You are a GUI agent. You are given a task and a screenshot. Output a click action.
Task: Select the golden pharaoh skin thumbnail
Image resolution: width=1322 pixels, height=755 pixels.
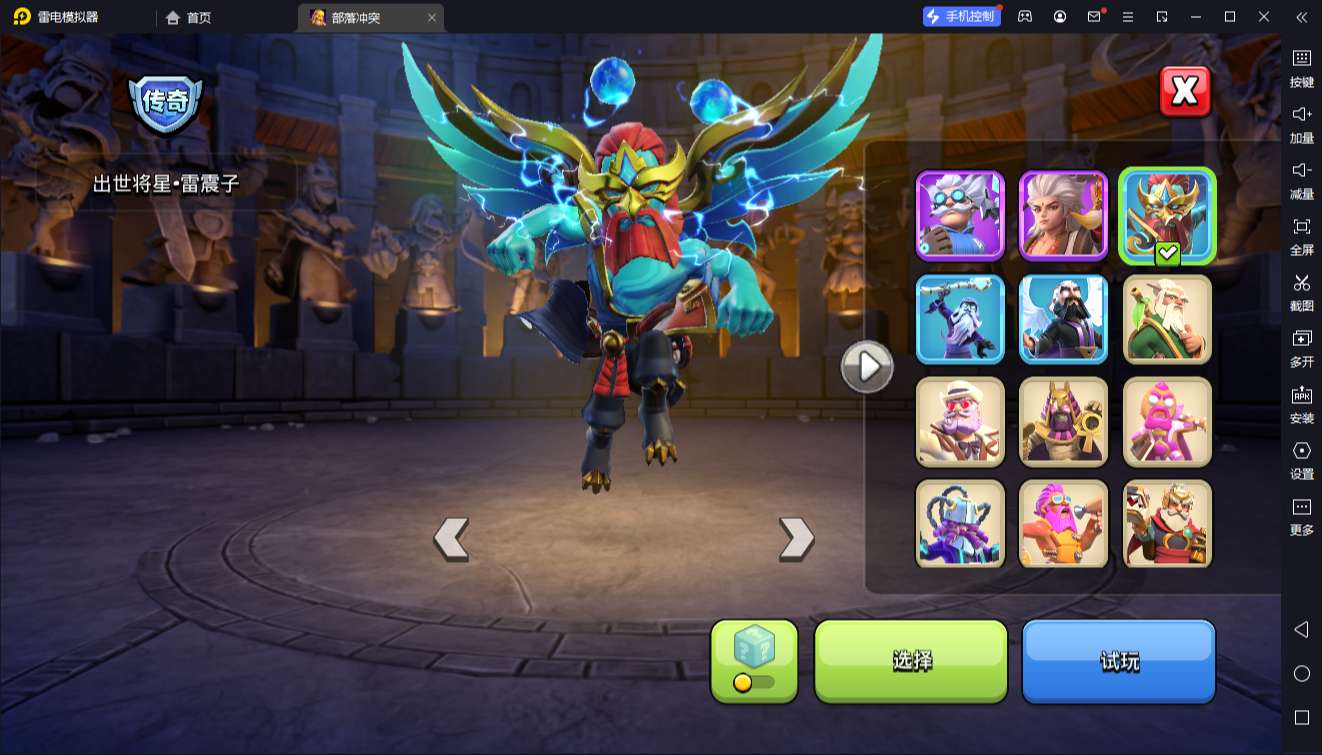click(1063, 421)
